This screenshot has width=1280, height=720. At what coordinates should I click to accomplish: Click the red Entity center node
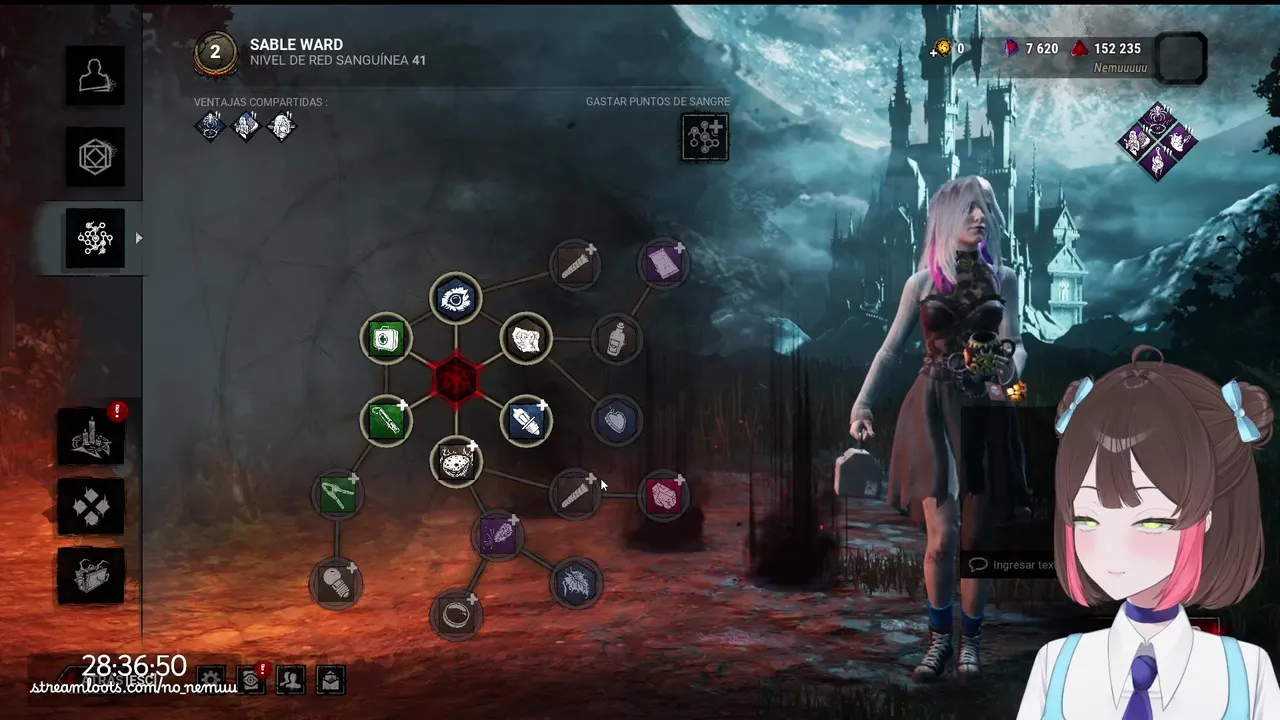click(x=456, y=380)
